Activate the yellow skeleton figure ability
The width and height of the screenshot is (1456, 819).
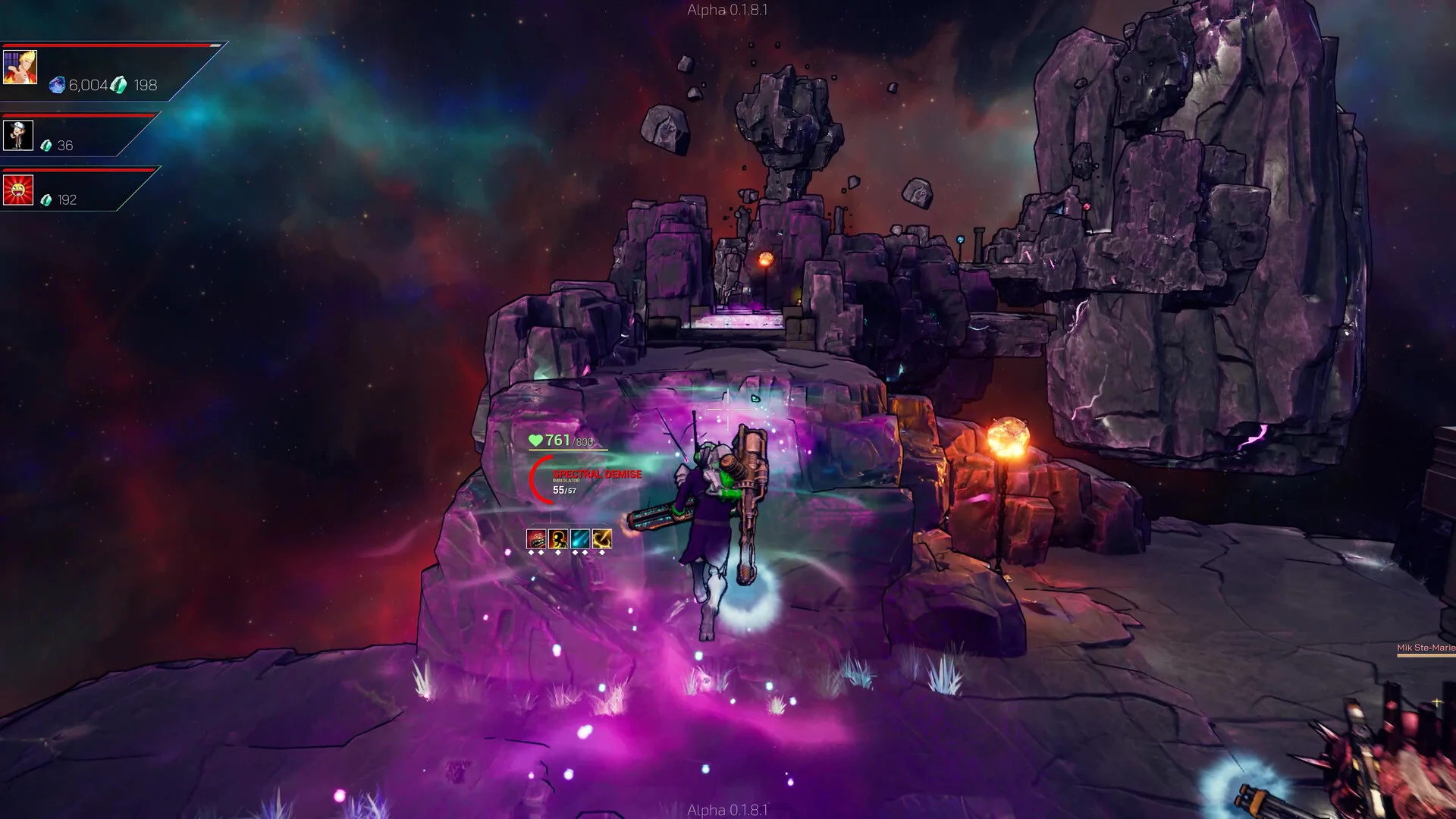click(x=558, y=538)
